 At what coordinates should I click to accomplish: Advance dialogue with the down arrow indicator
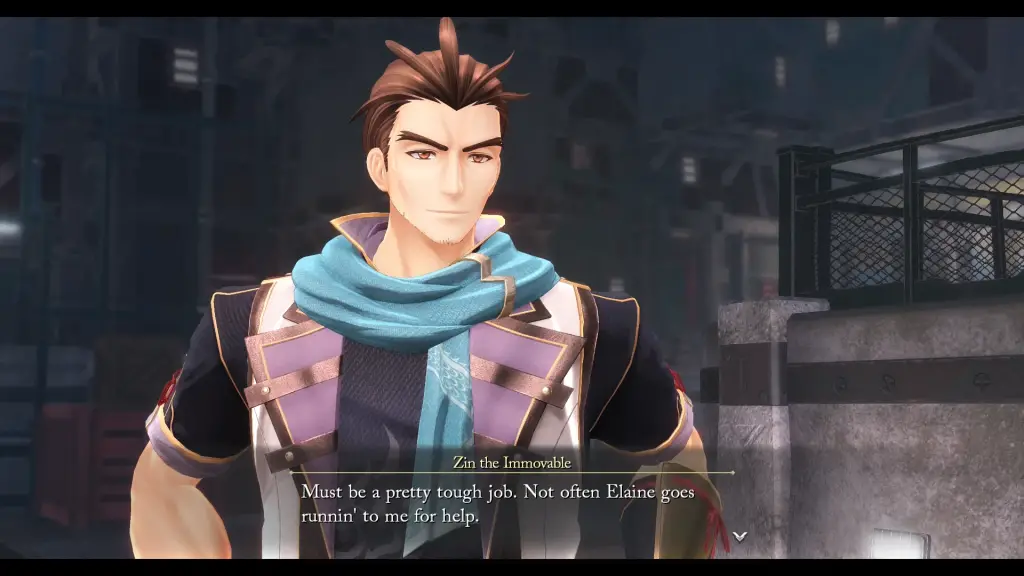click(x=739, y=536)
